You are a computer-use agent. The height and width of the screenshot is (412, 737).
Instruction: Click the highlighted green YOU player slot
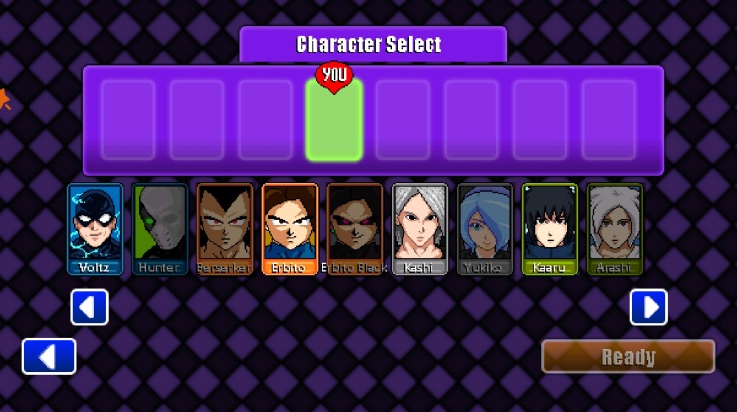(334, 120)
